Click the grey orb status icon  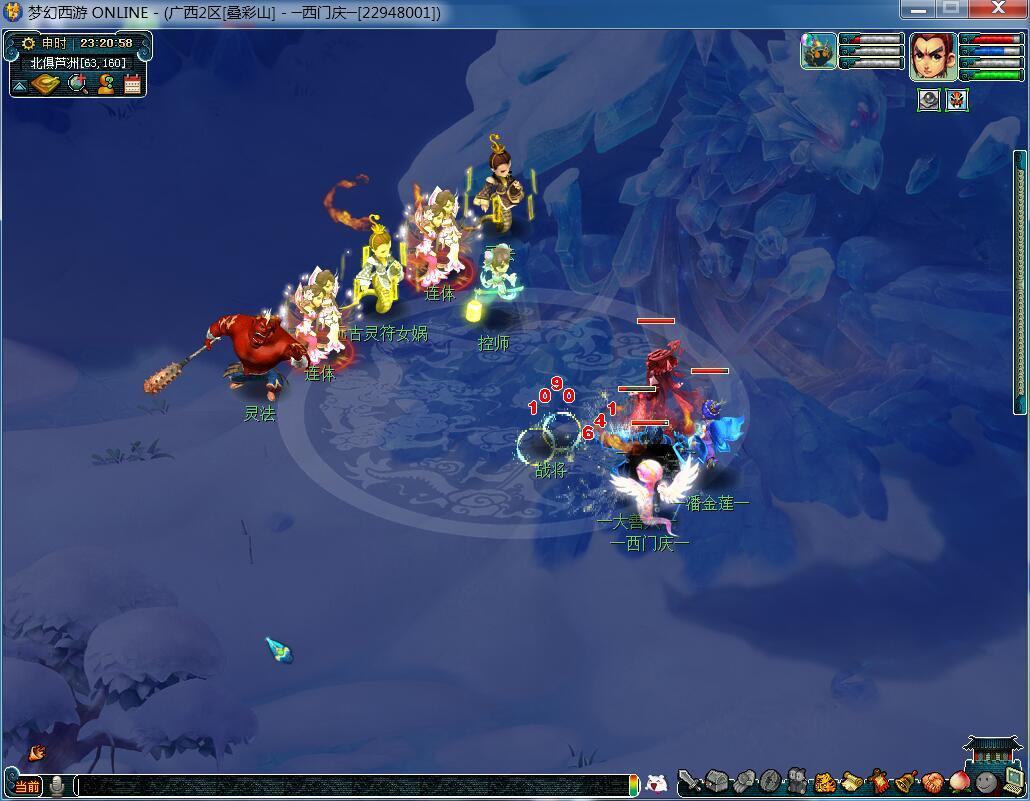coord(929,100)
